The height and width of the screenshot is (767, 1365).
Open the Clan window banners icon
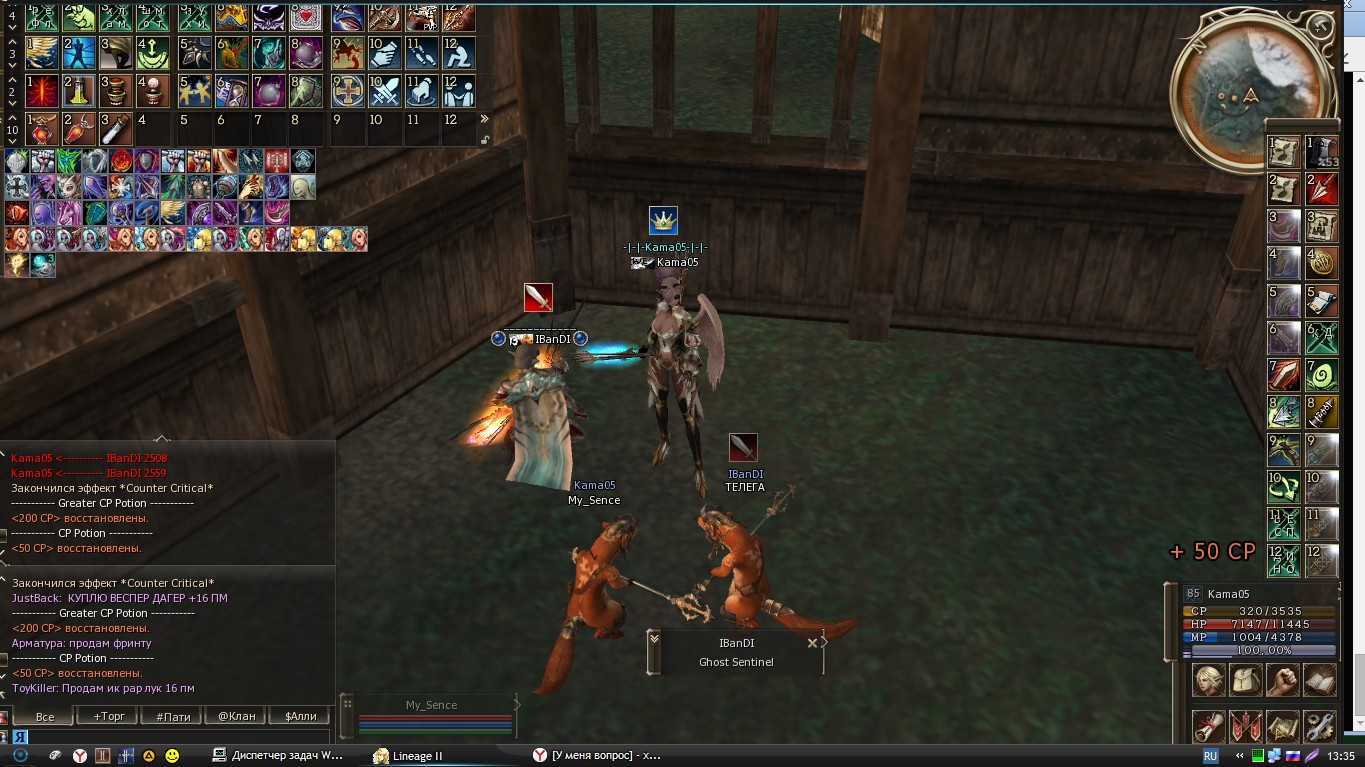tap(1246, 725)
